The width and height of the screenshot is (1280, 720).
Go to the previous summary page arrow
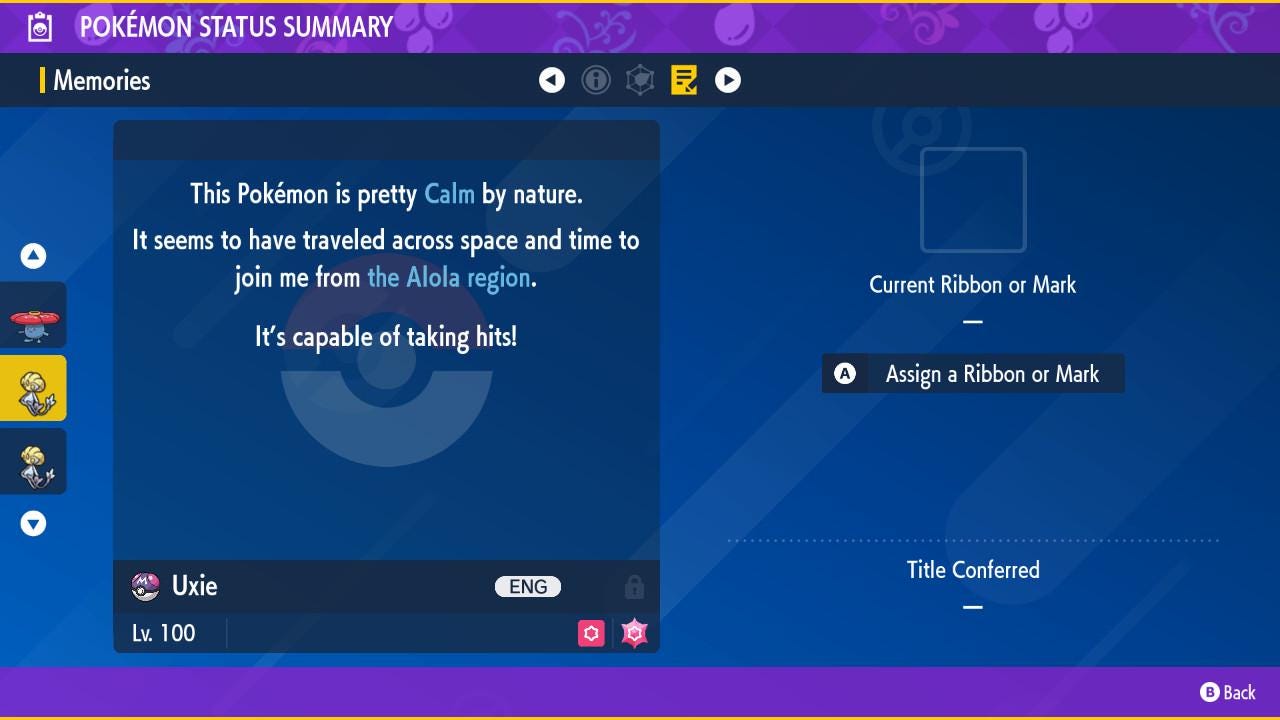tap(552, 80)
